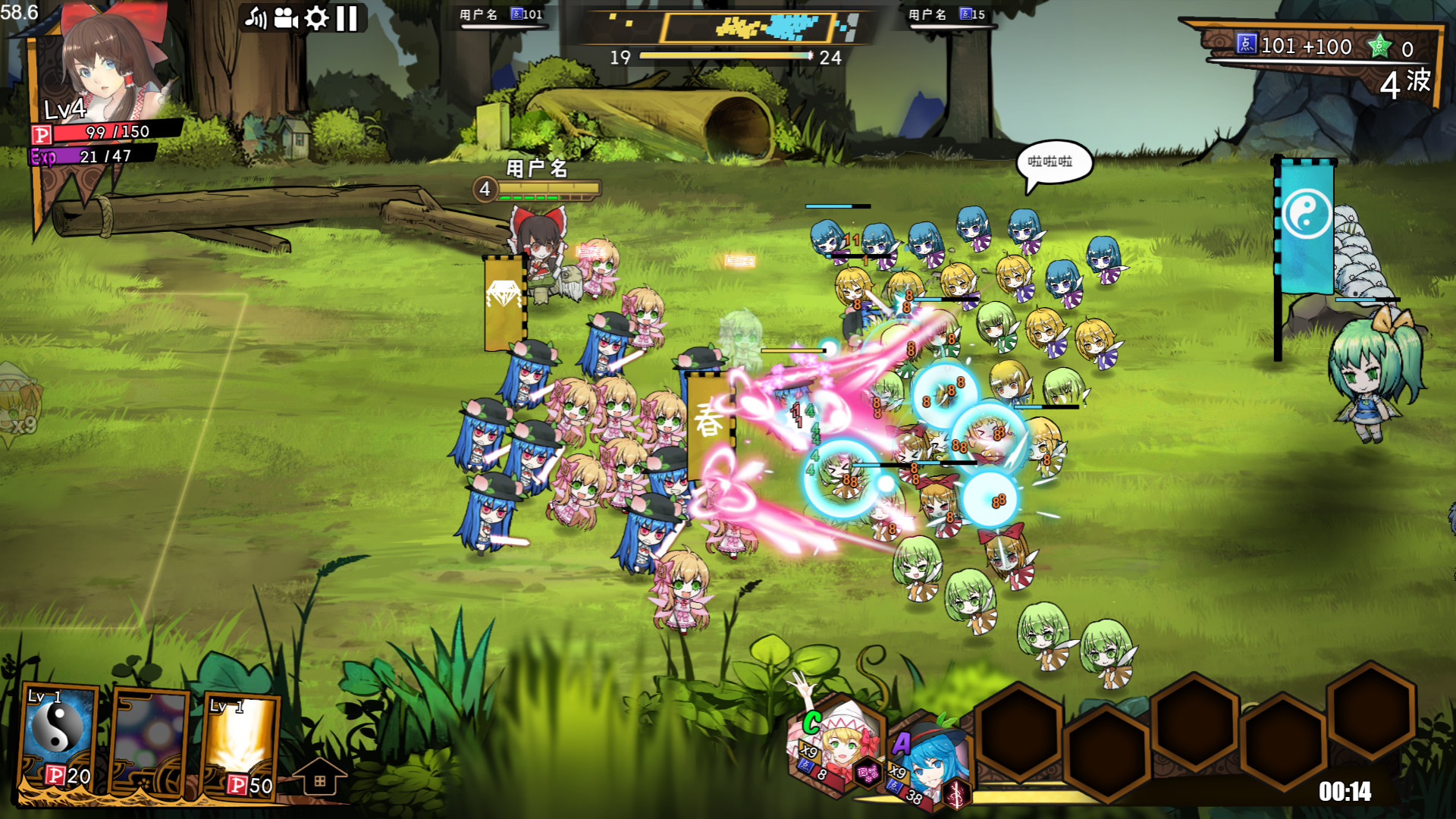1456x819 pixels.
Task: Select the C-rank Lily White unit portrait
Action: point(838,747)
